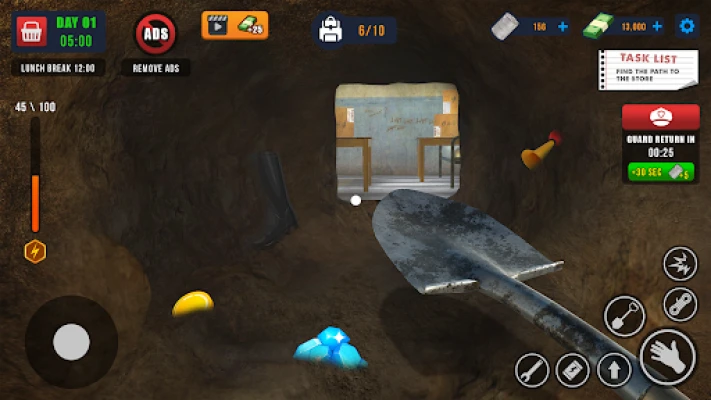Buy more cash with the plus button

pos(657,27)
